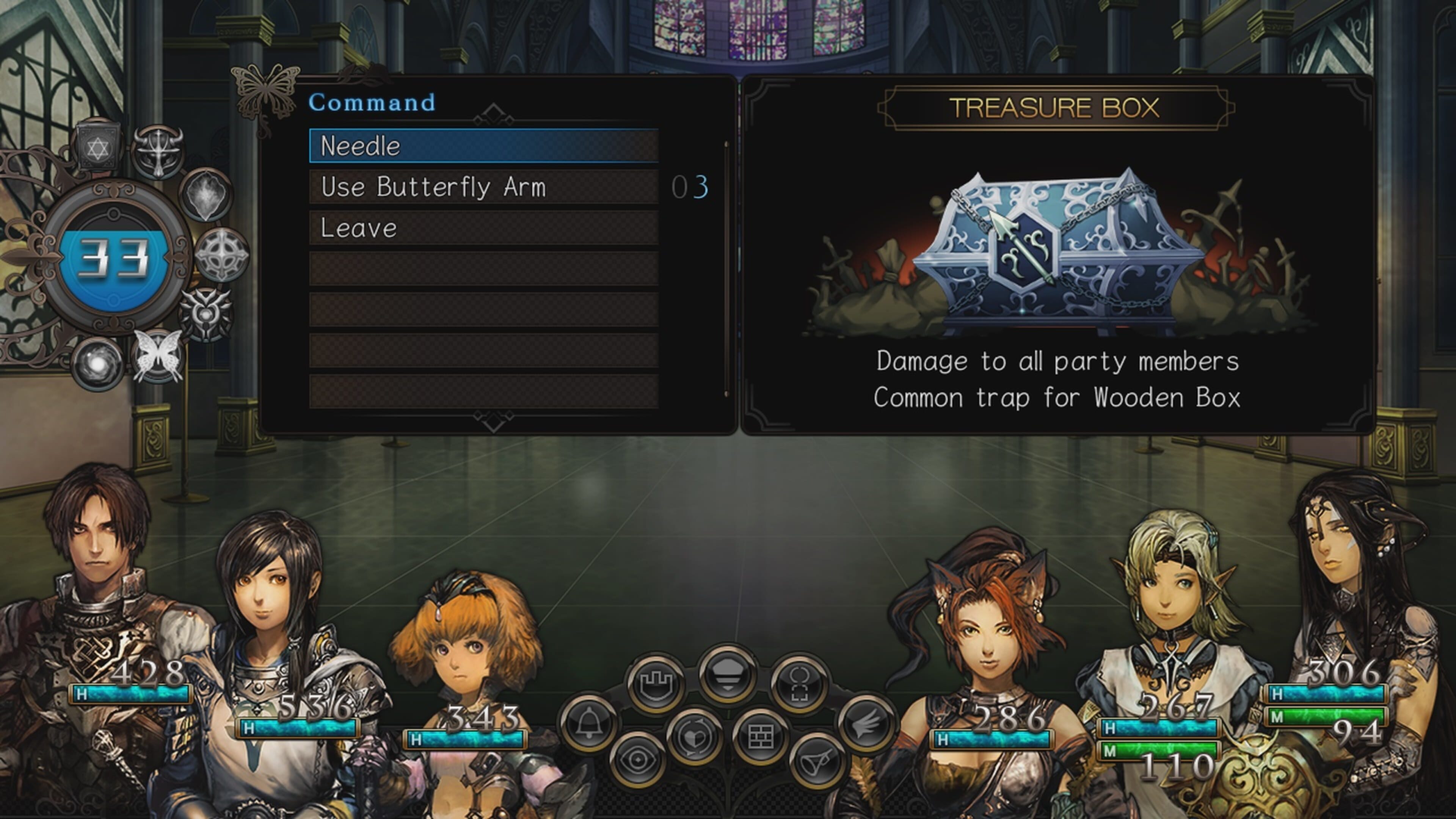The image size is (1456, 819).
Task: Click the pentagon with down arrow icon
Action: pyautogui.click(x=728, y=674)
